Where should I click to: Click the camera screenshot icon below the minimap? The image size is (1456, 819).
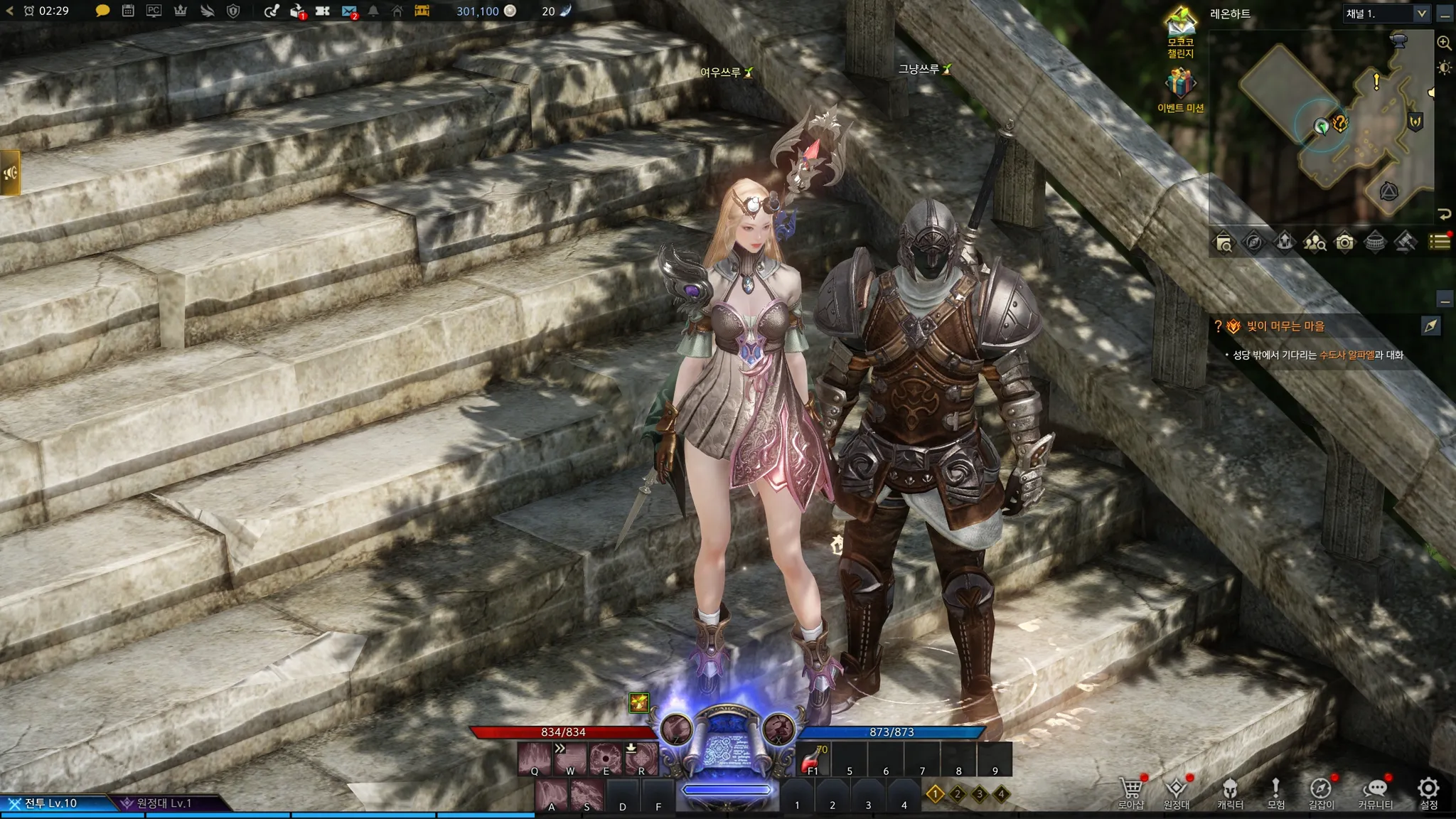tap(1344, 243)
